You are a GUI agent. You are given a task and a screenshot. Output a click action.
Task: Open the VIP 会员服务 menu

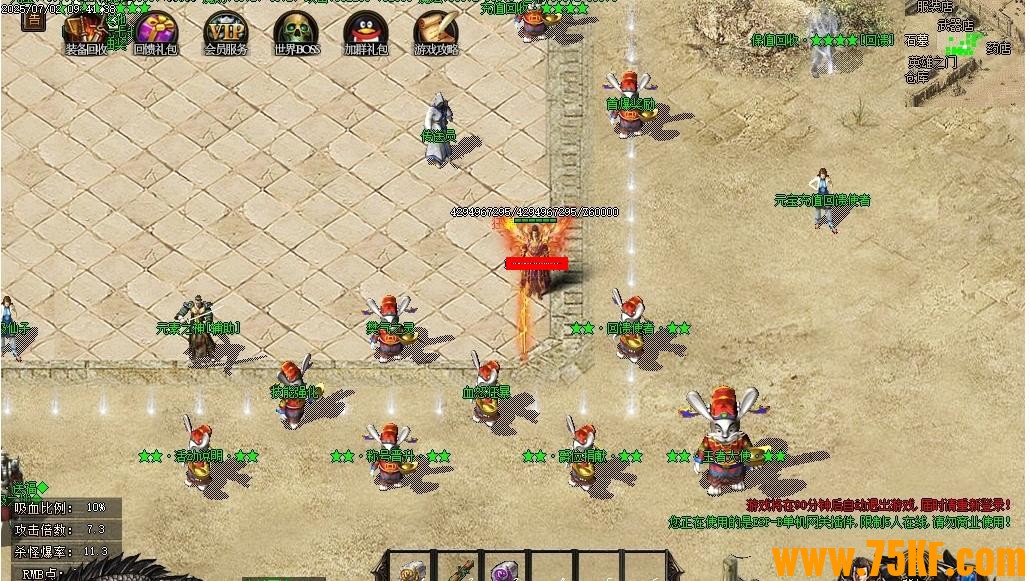point(226,30)
